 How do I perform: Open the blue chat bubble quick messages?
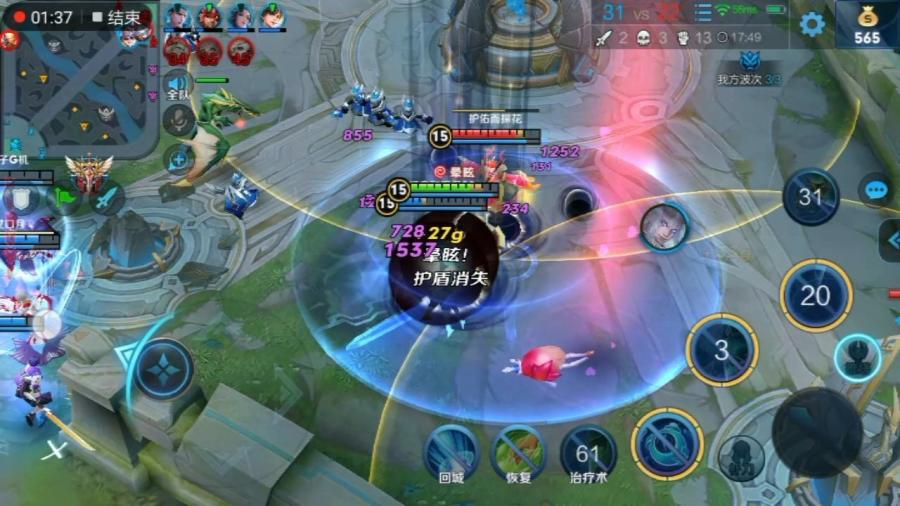pyautogui.click(x=877, y=190)
